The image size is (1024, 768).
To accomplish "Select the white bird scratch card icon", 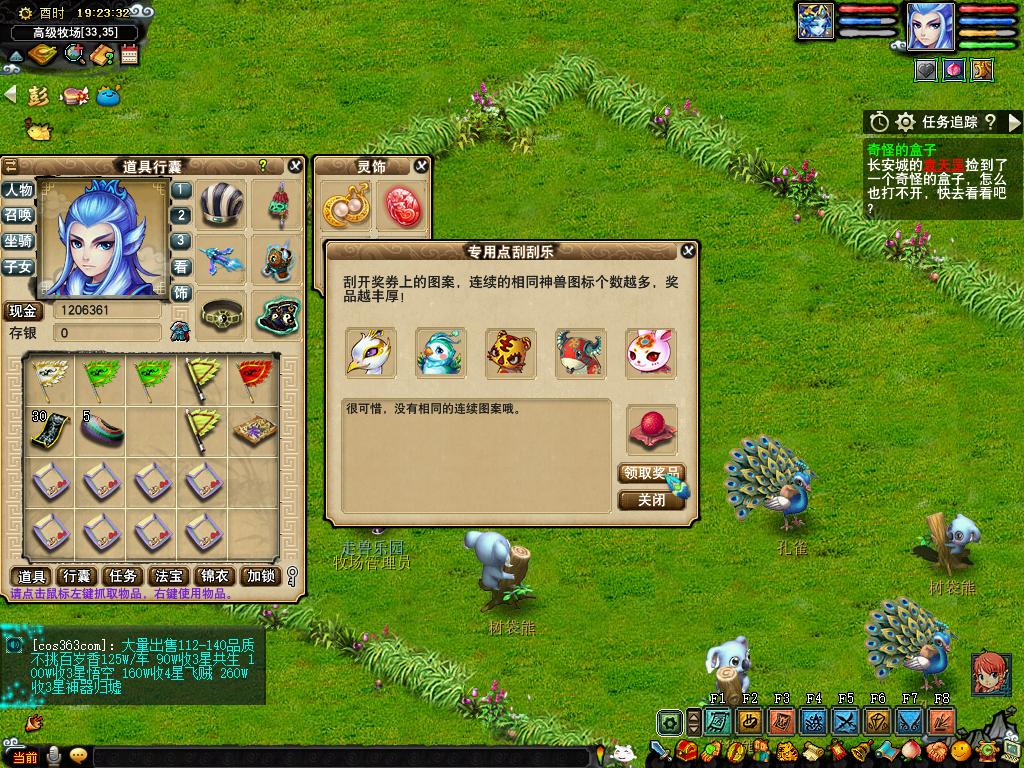I will click(370, 353).
